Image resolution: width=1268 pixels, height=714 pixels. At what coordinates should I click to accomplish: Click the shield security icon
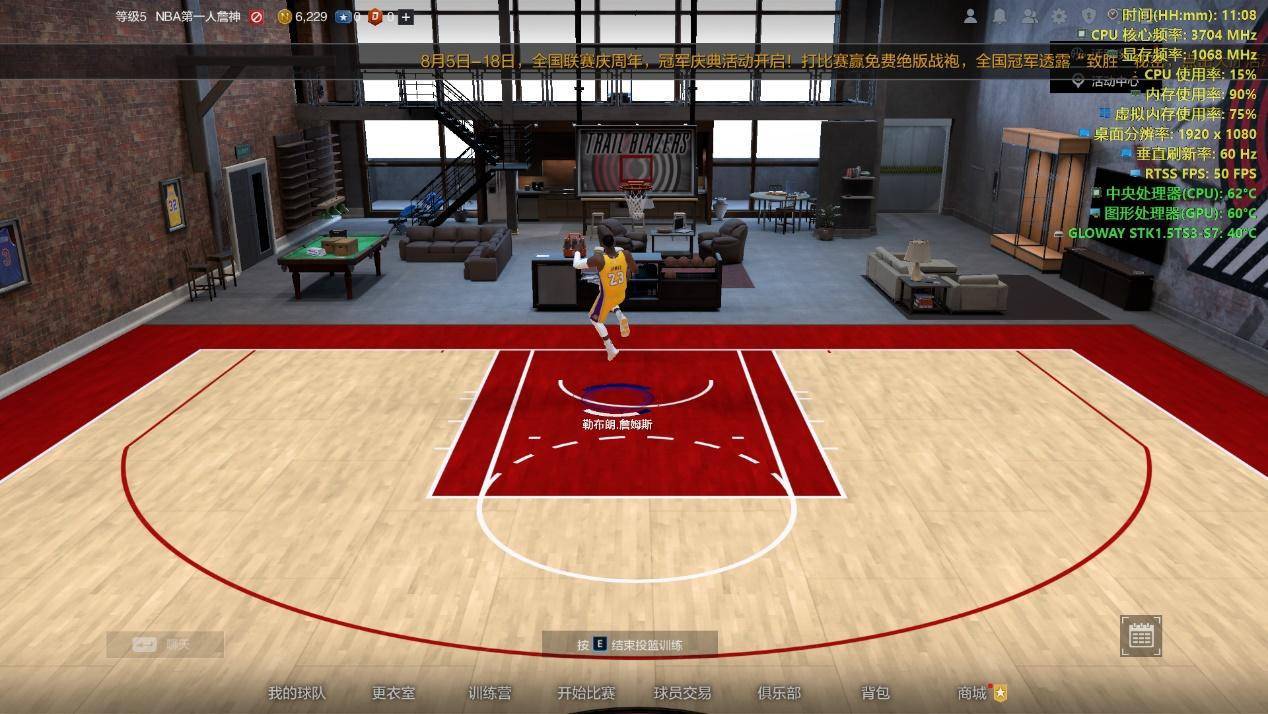1089,16
